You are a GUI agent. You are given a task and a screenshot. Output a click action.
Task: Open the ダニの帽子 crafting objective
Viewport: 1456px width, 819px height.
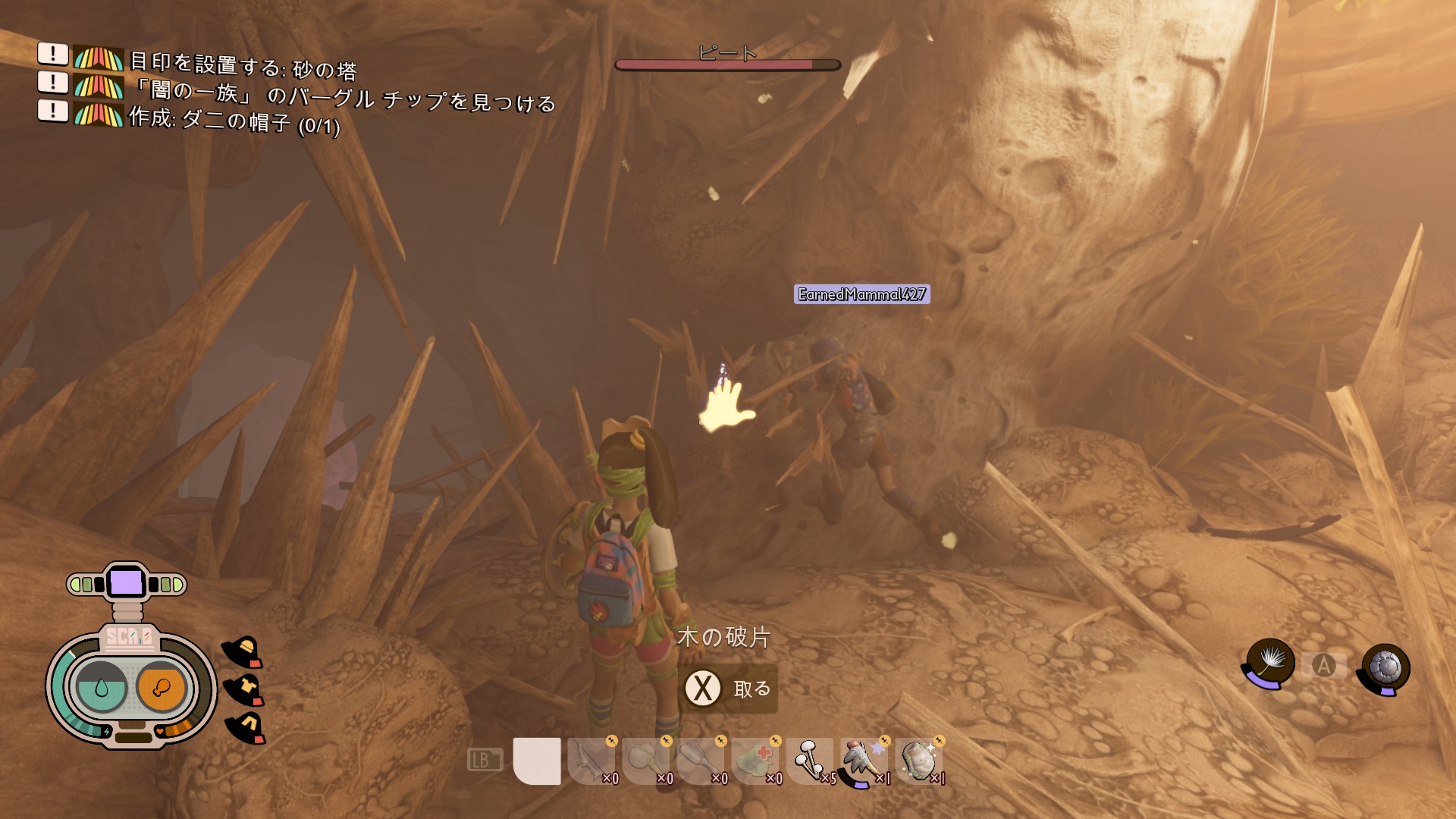click(234, 121)
